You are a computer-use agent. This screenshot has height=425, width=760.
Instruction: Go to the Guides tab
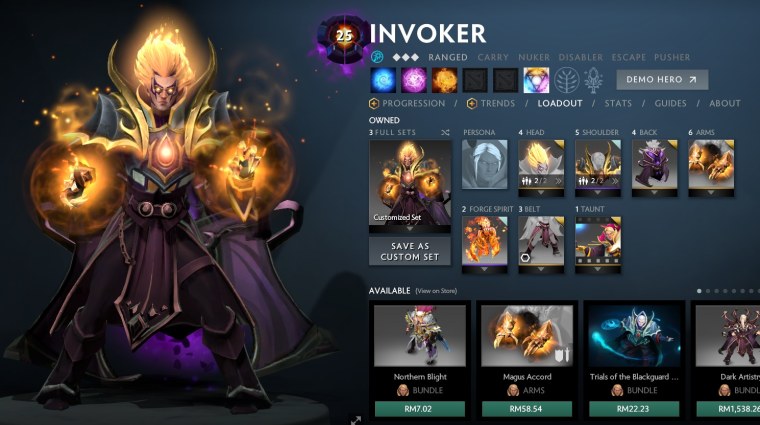coord(670,103)
